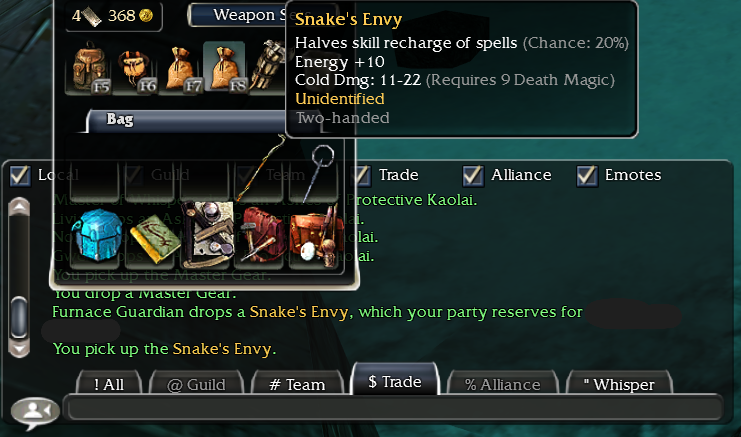This screenshot has width=741, height=437.
Task: Open the belt pouch slot F6
Action: click(x=136, y=67)
